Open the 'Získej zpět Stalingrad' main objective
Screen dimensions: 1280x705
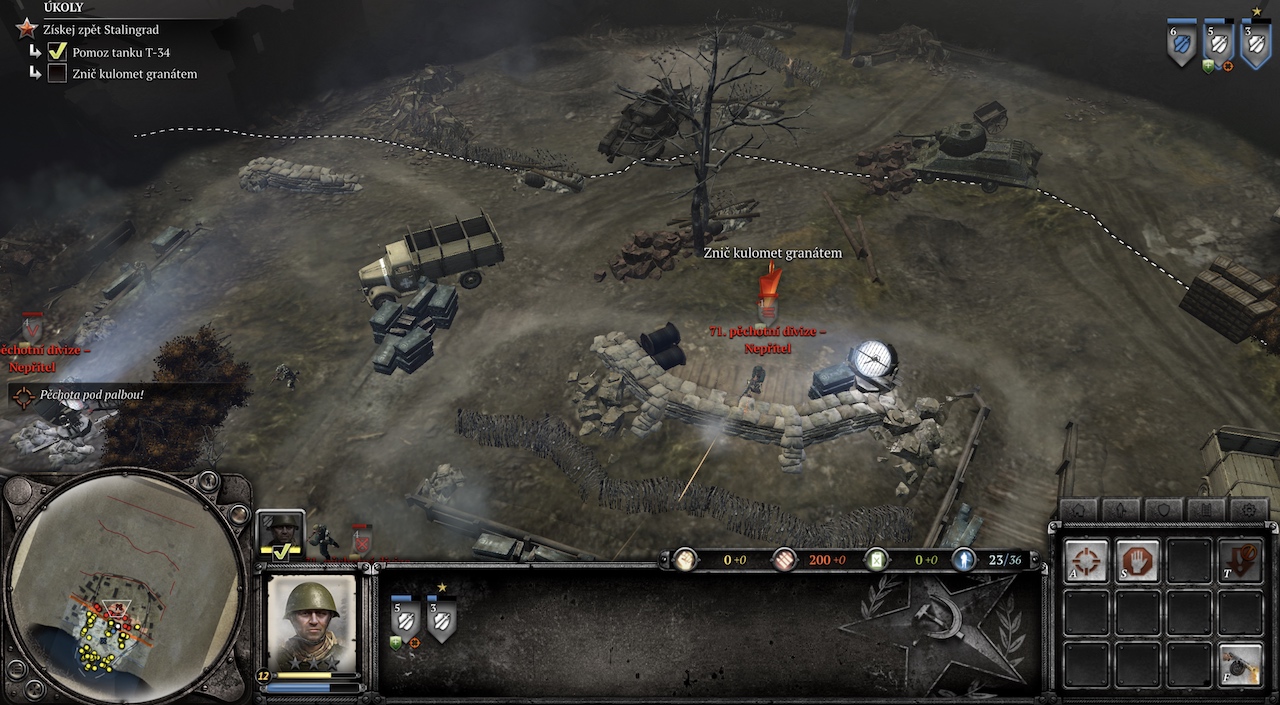click(x=100, y=30)
